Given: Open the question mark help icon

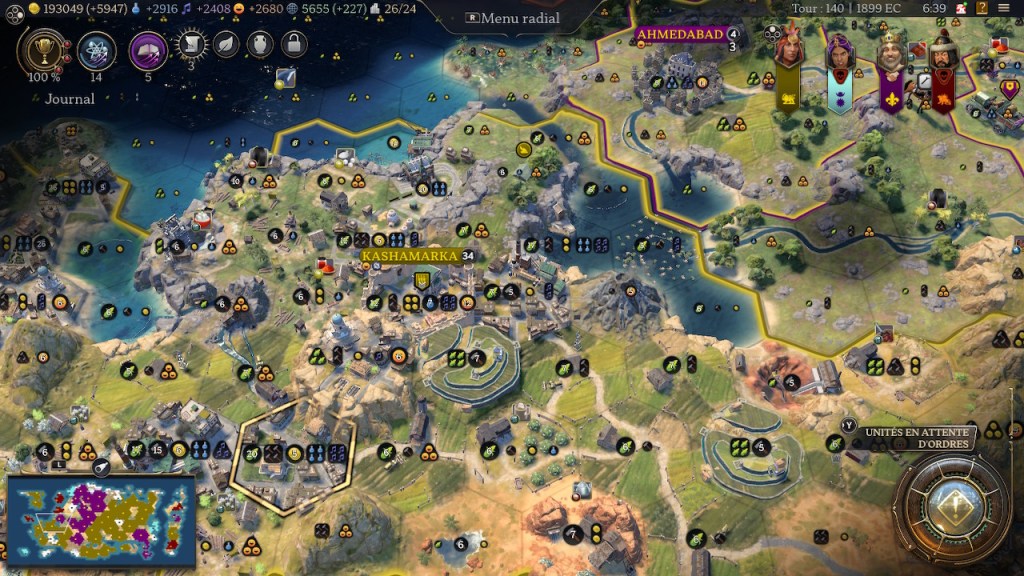Looking at the screenshot, I should [x=981, y=8].
